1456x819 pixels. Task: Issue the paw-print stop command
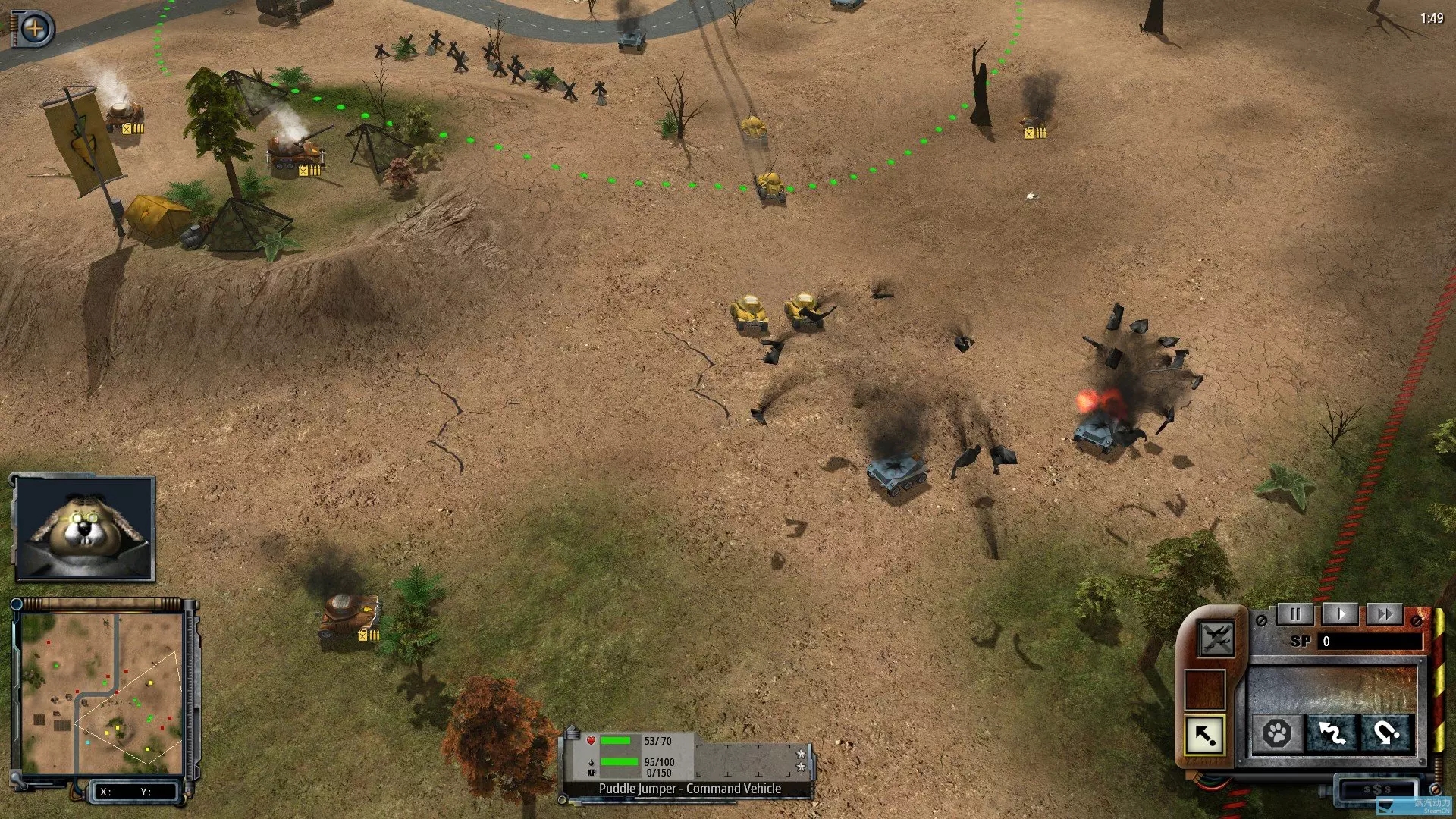pos(1277,733)
